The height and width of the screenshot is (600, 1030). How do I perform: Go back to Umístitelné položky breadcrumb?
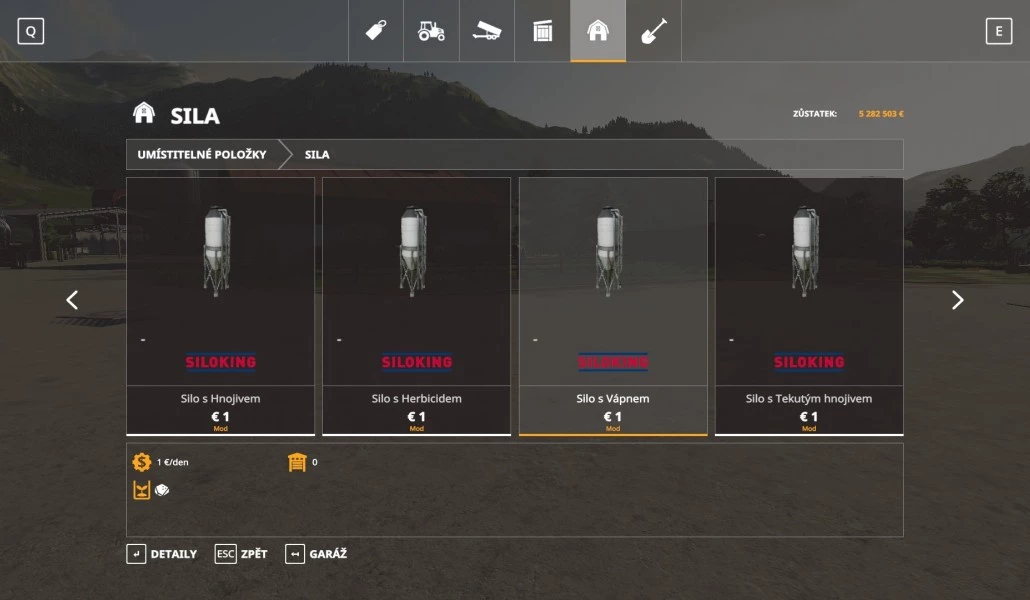point(202,155)
